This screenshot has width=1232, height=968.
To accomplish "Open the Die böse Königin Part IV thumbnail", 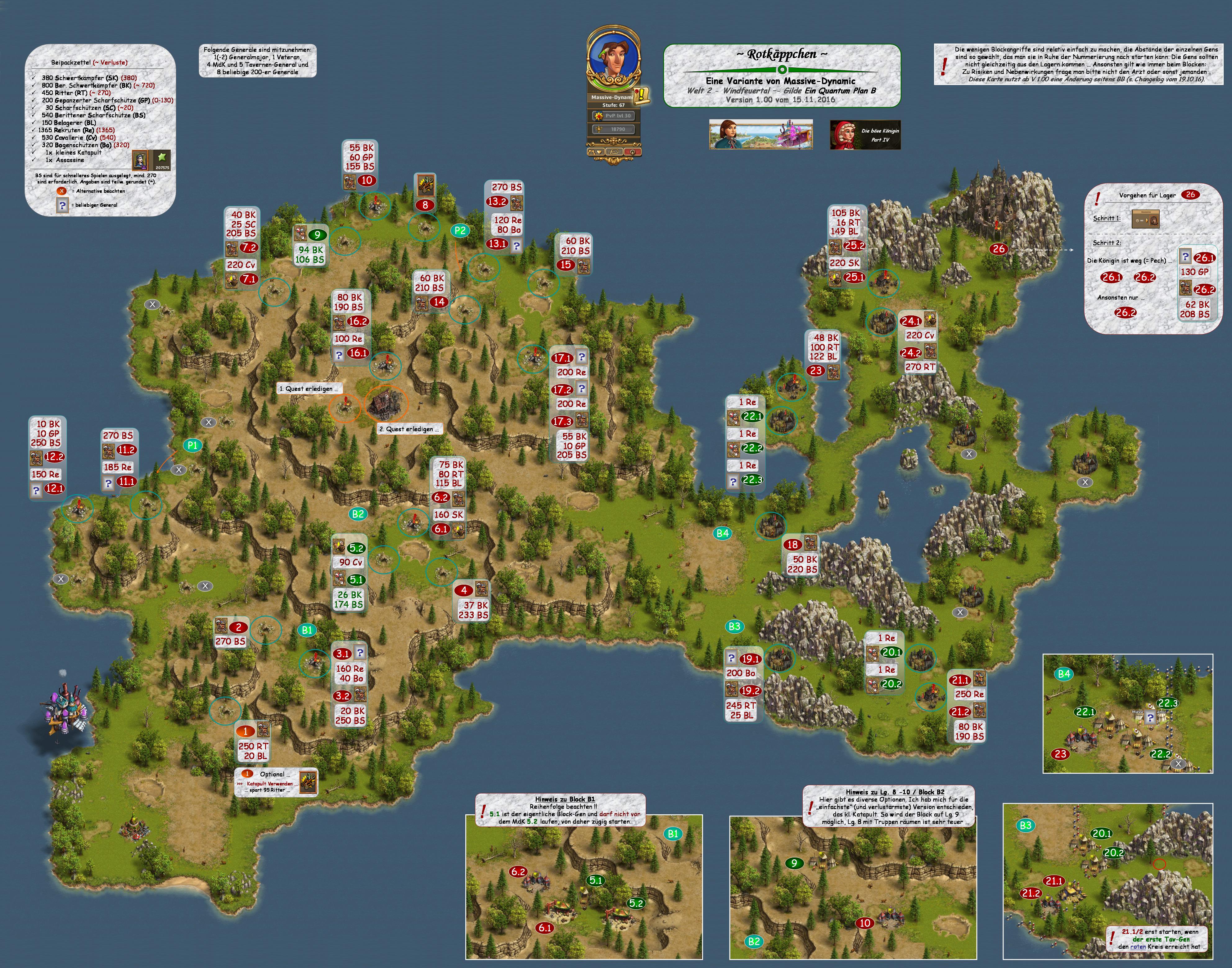I will [865, 135].
